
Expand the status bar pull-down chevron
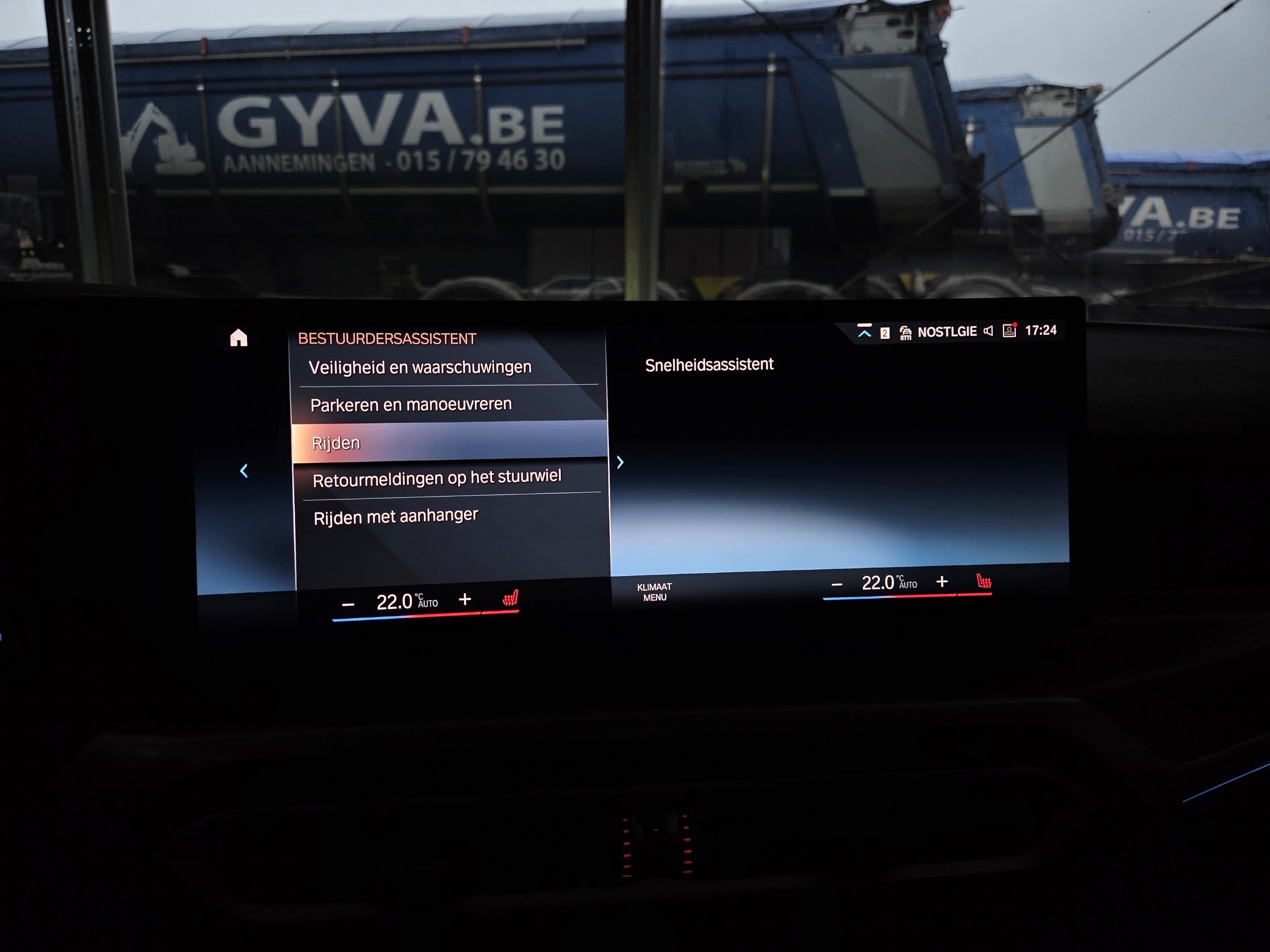click(864, 332)
